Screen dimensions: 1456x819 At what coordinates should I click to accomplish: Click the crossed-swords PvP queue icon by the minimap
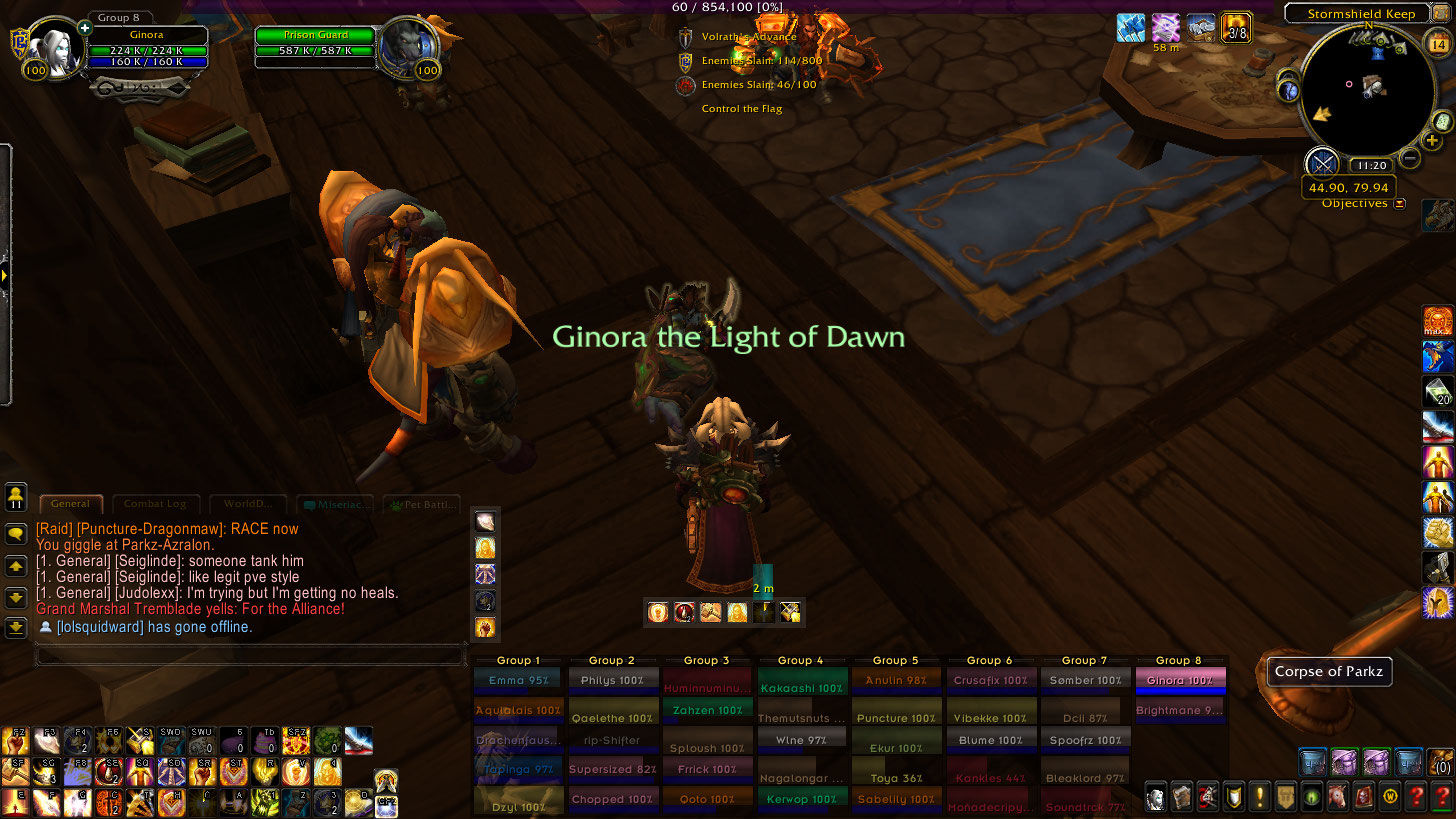(x=1323, y=163)
